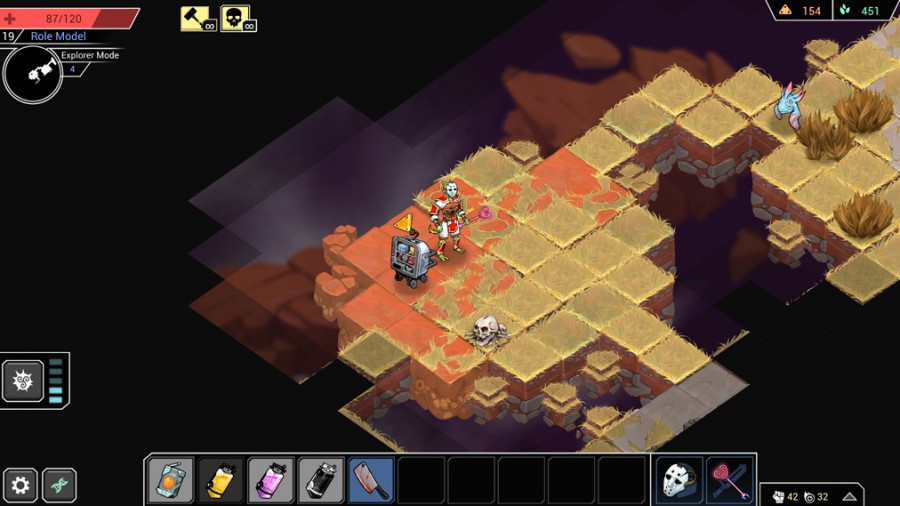Click the Explorer Mode label

click(90, 56)
